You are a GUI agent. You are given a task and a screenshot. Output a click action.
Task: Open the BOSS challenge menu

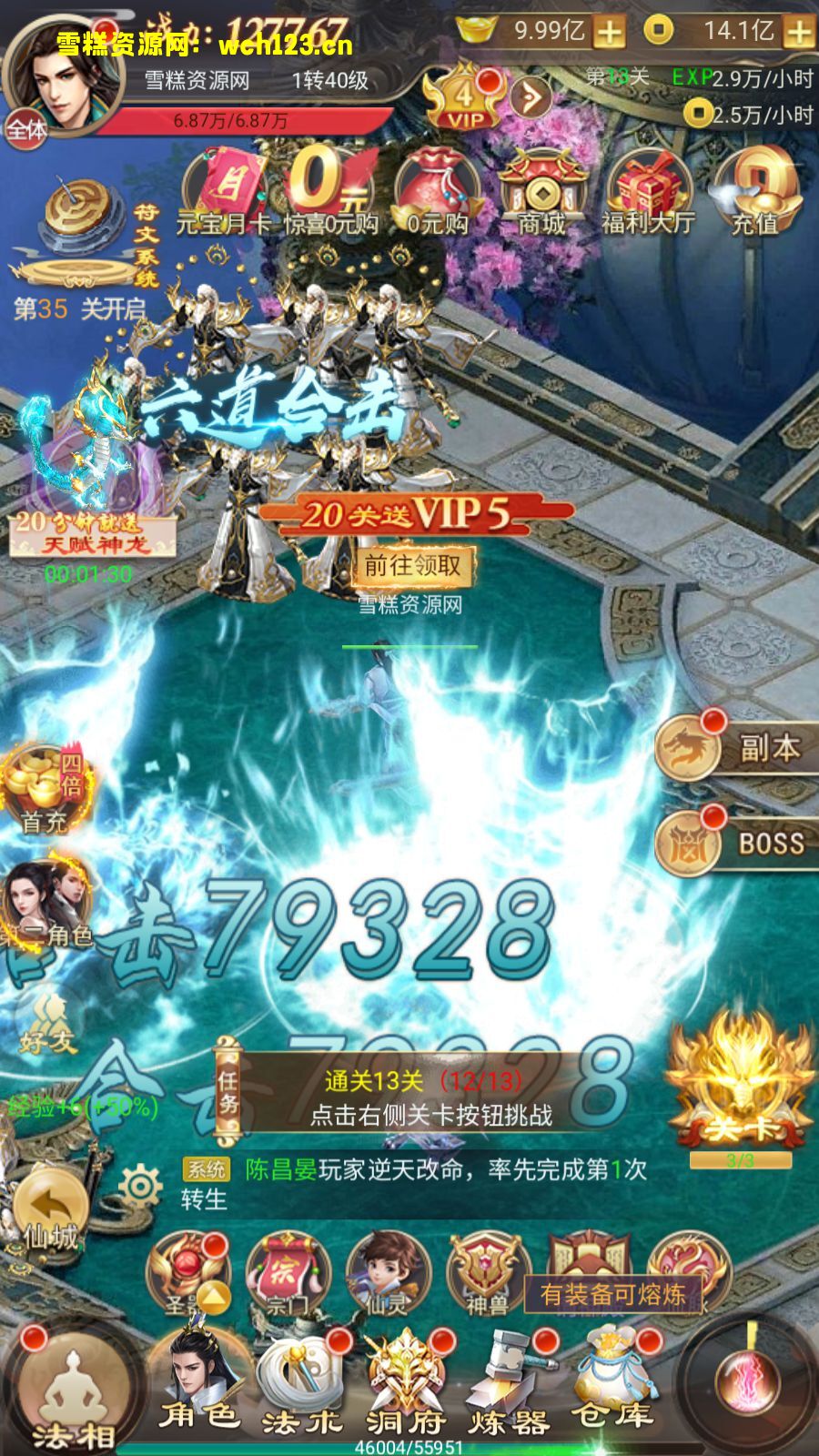(737, 843)
